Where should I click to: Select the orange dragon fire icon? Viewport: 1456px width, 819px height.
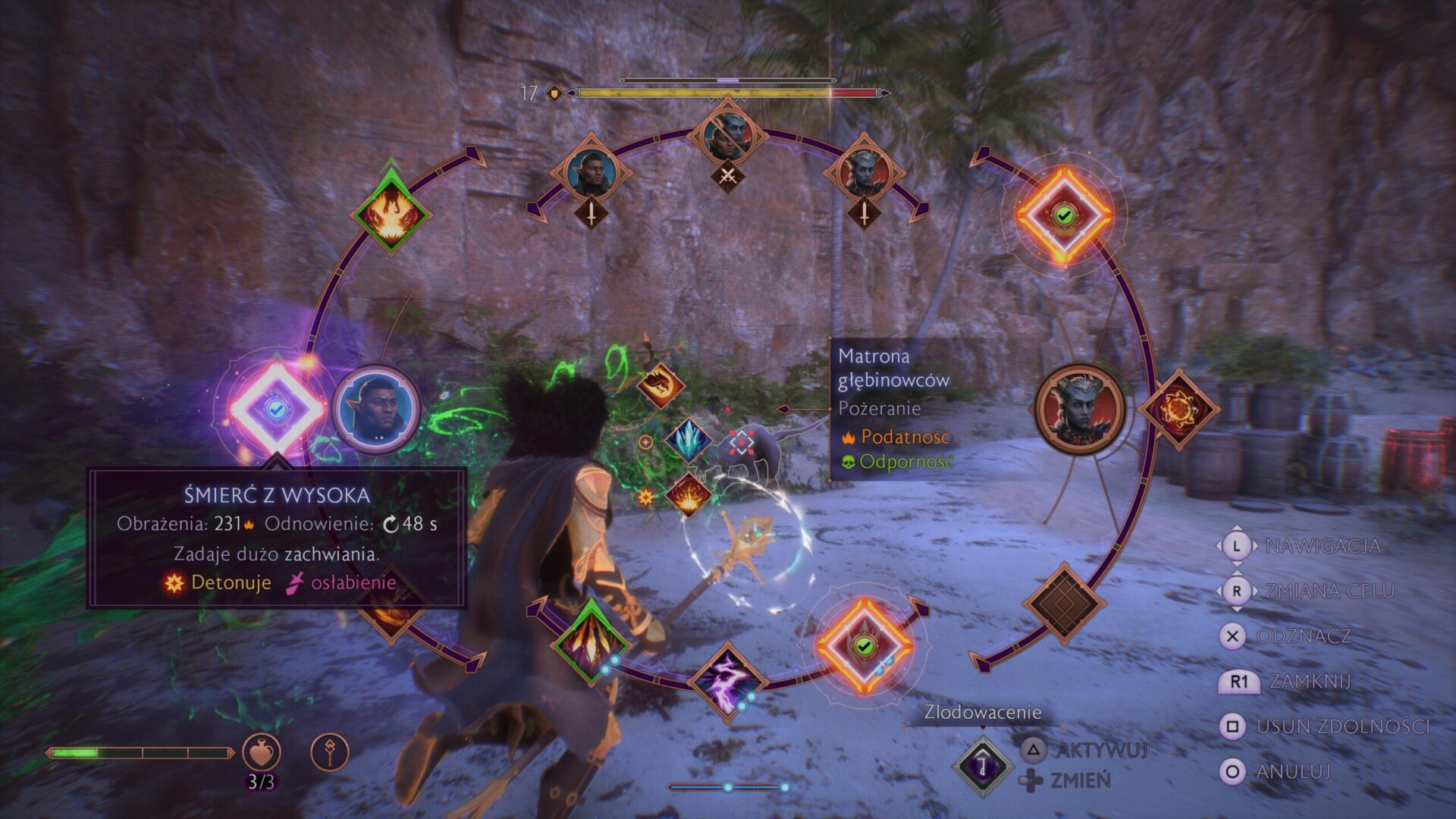tap(660, 384)
